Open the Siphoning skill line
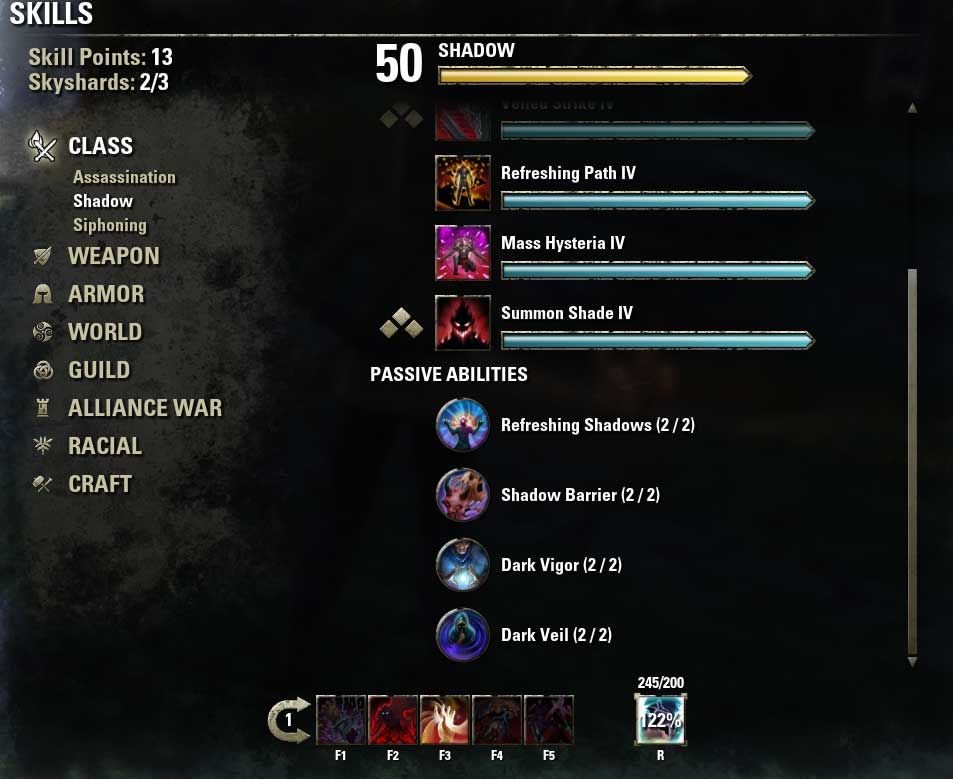This screenshot has width=953, height=779. pyautogui.click(x=110, y=225)
